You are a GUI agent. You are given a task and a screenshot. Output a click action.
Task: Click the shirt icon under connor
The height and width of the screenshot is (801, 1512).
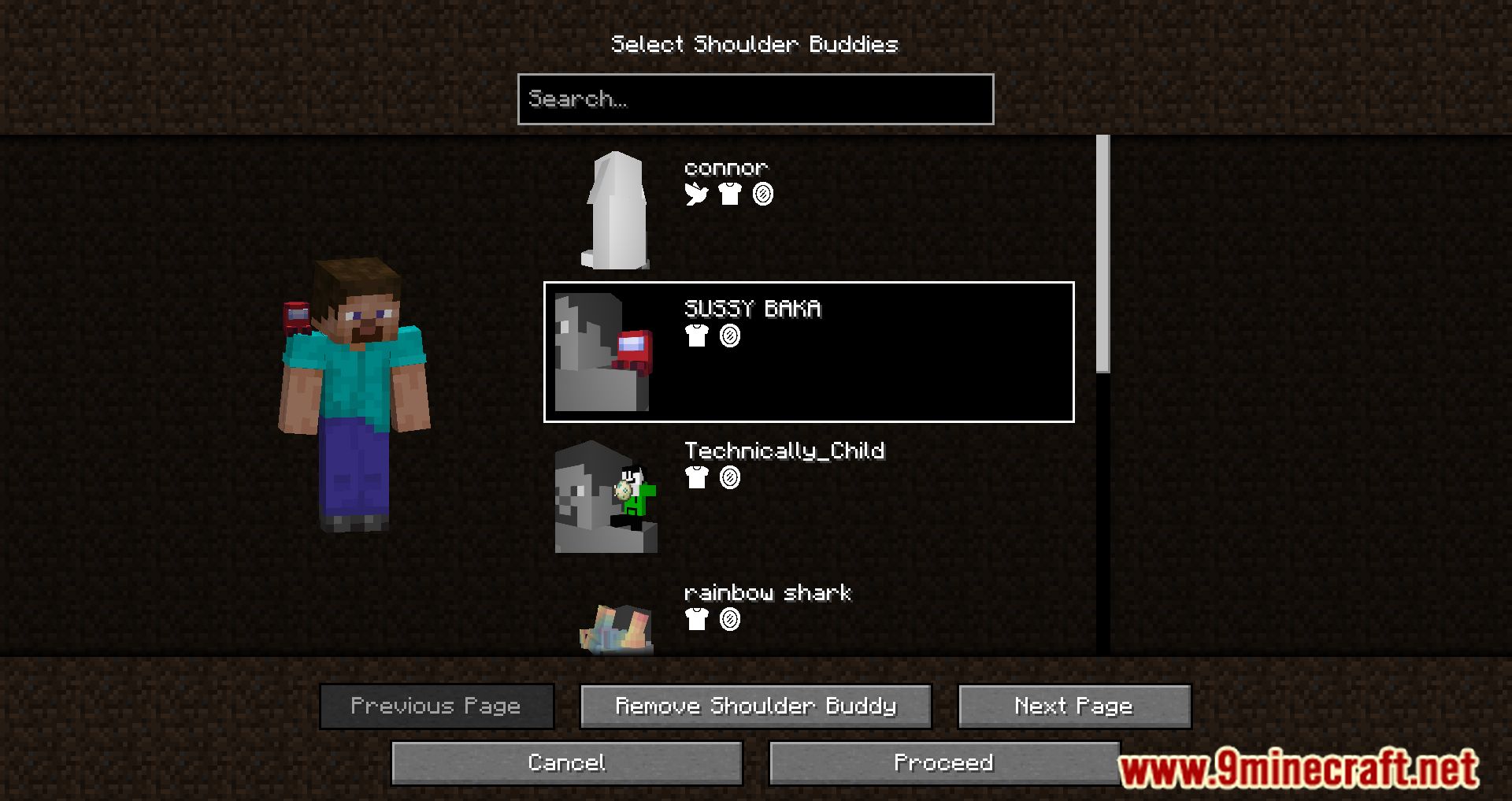pyautogui.click(x=730, y=195)
